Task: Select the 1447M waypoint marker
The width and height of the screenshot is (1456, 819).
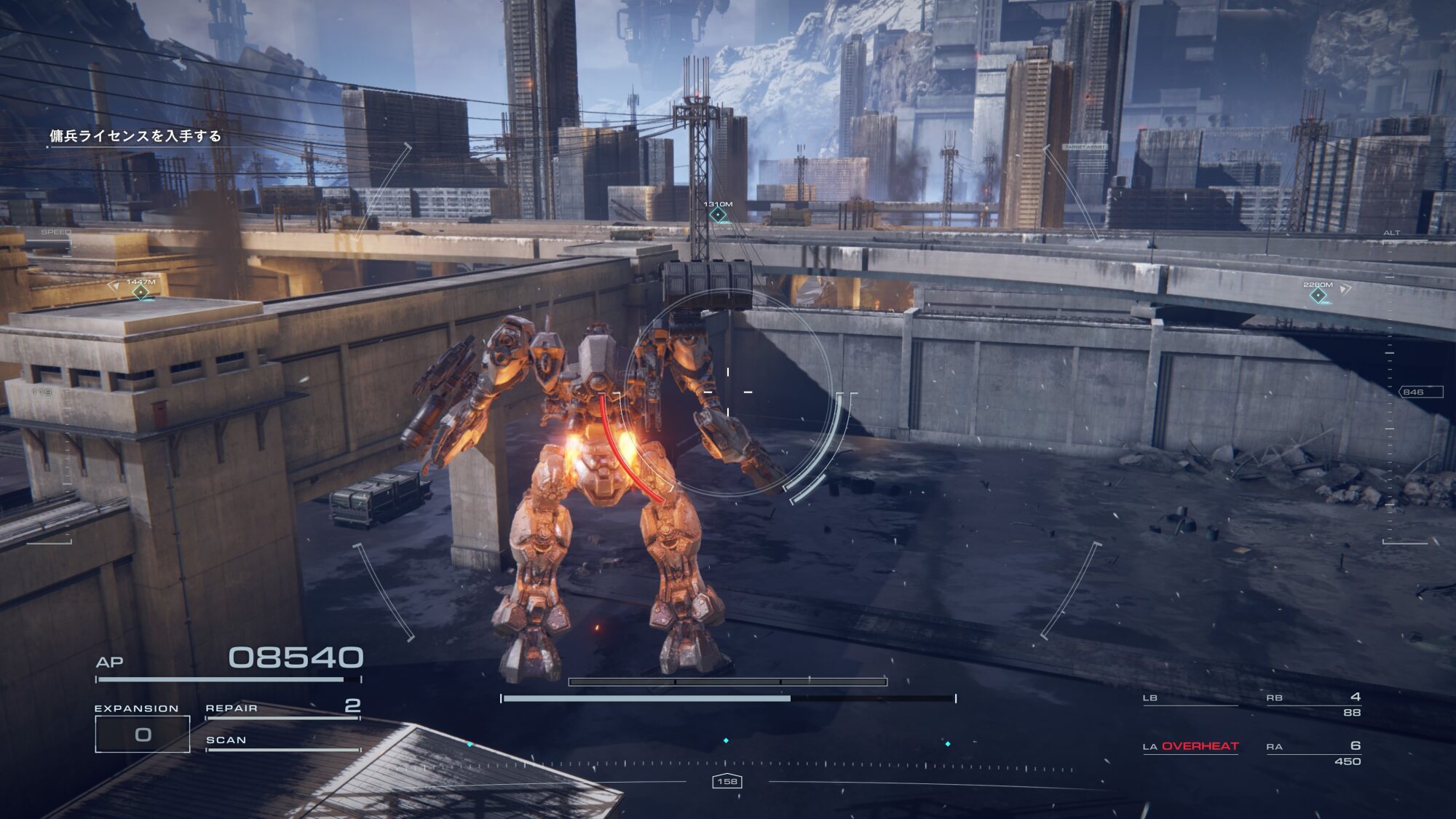Action: [141, 293]
